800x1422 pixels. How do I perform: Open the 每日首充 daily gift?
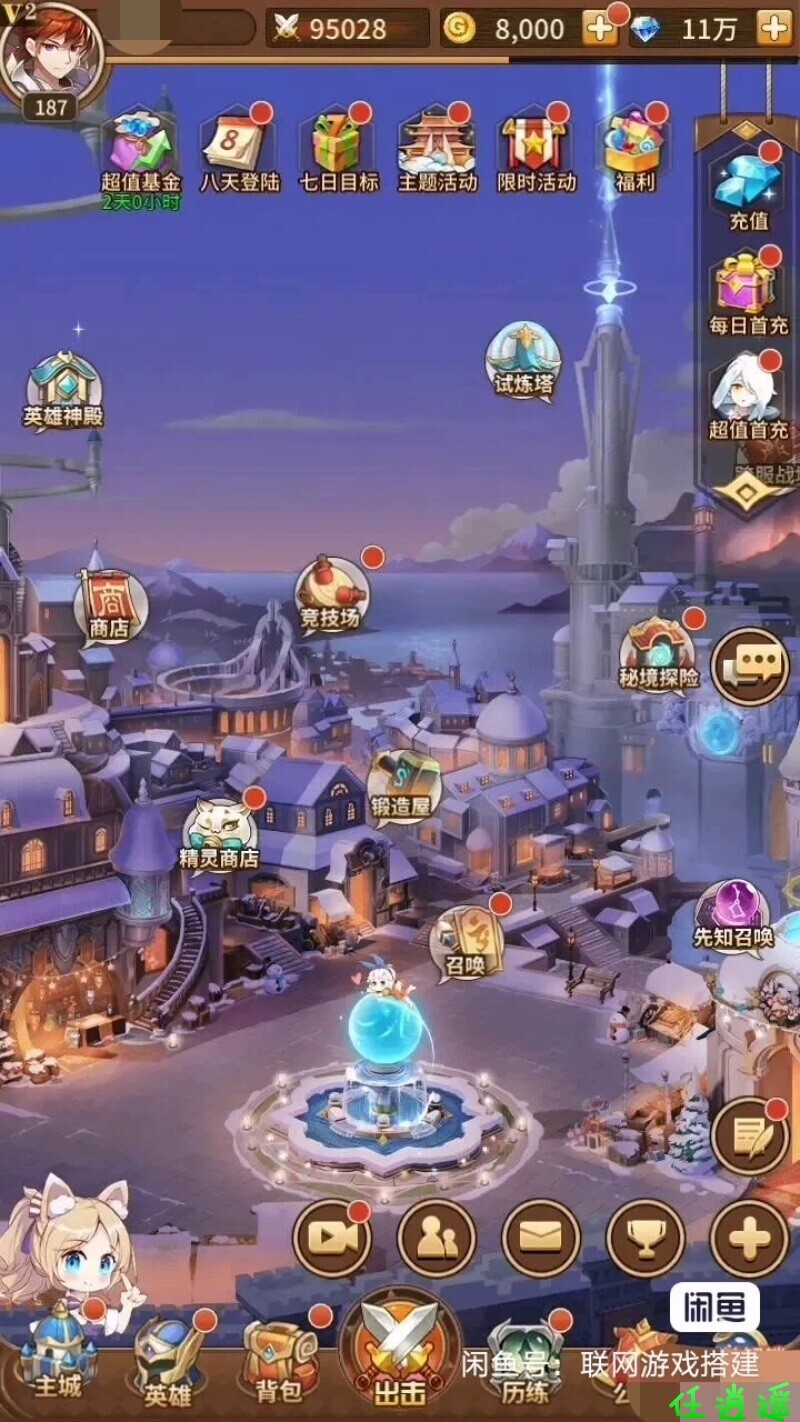[748, 291]
